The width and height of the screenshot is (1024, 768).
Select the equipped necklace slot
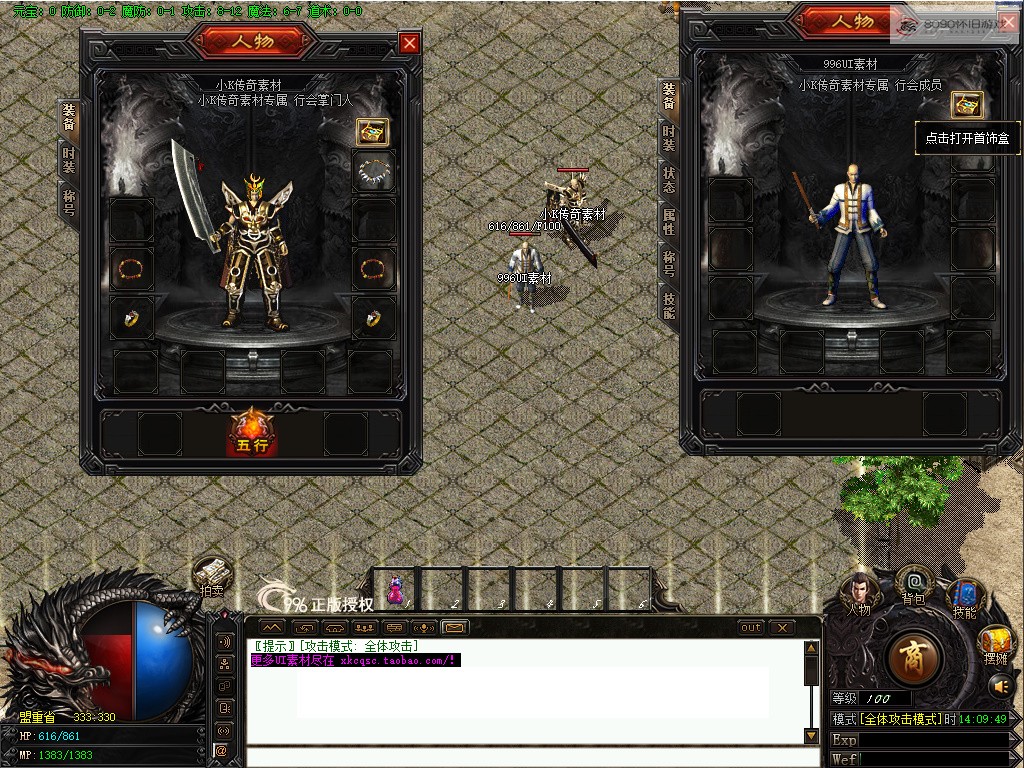pos(374,171)
